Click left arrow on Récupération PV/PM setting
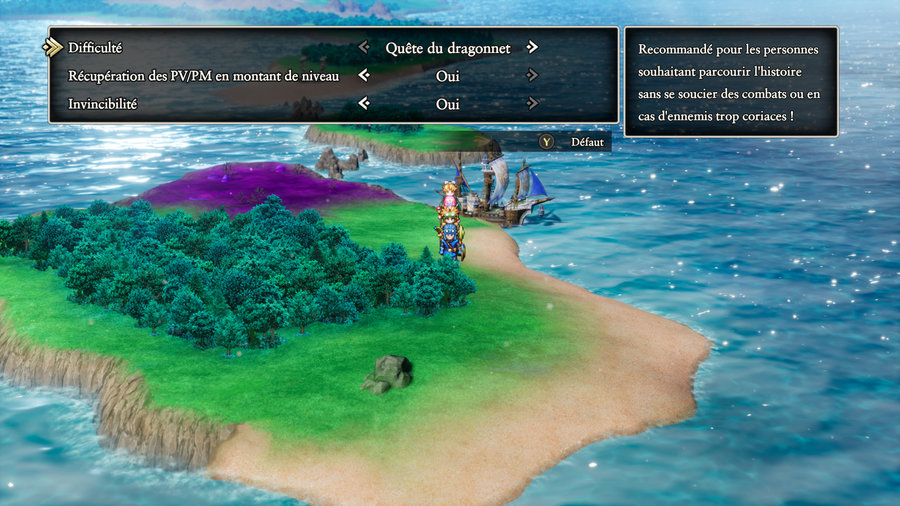The height and width of the screenshot is (506, 900). coord(364,75)
